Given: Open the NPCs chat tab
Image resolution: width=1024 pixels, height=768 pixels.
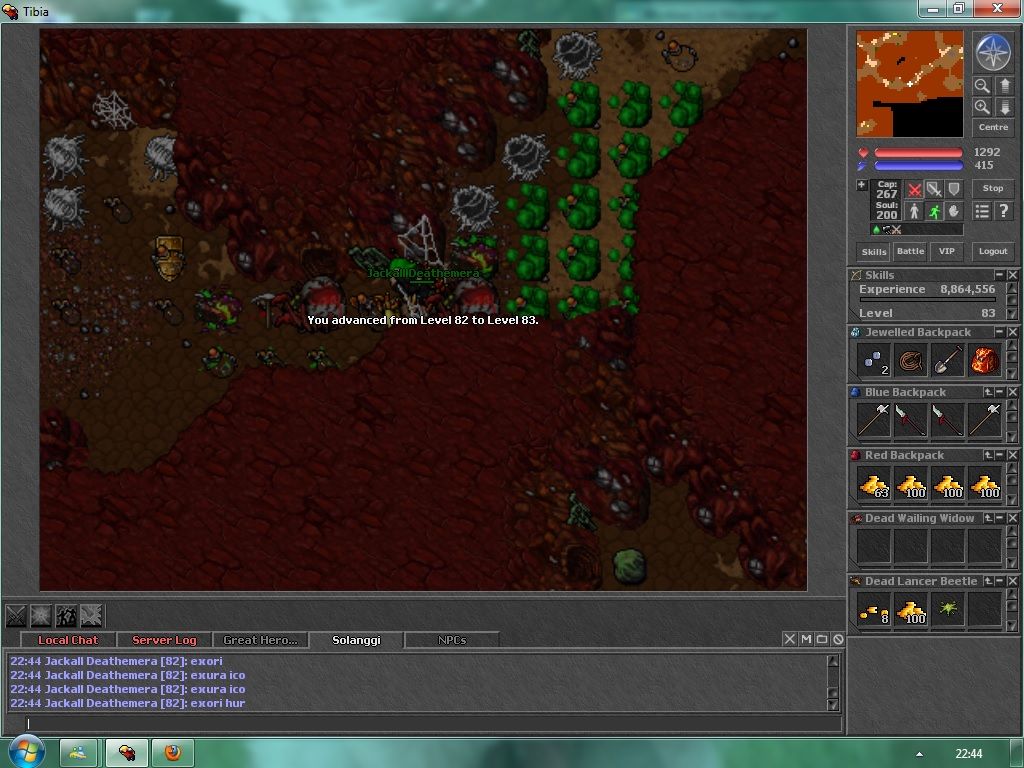Looking at the screenshot, I should point(451,640).
